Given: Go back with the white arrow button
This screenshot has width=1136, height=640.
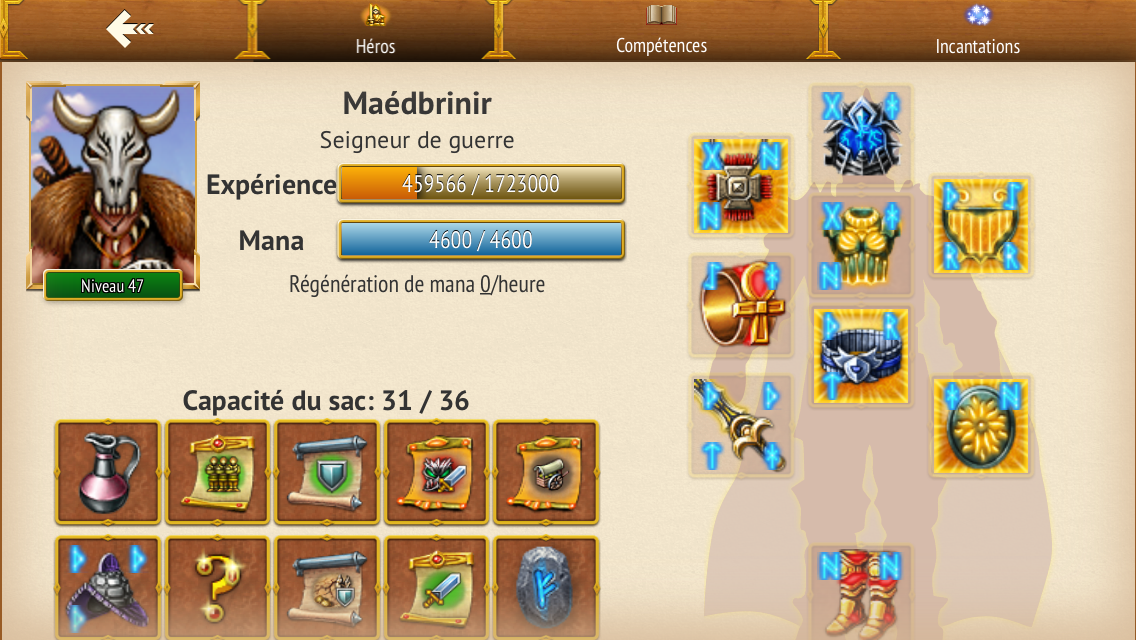Looking at the screenshot, I should tap(129, 29).
